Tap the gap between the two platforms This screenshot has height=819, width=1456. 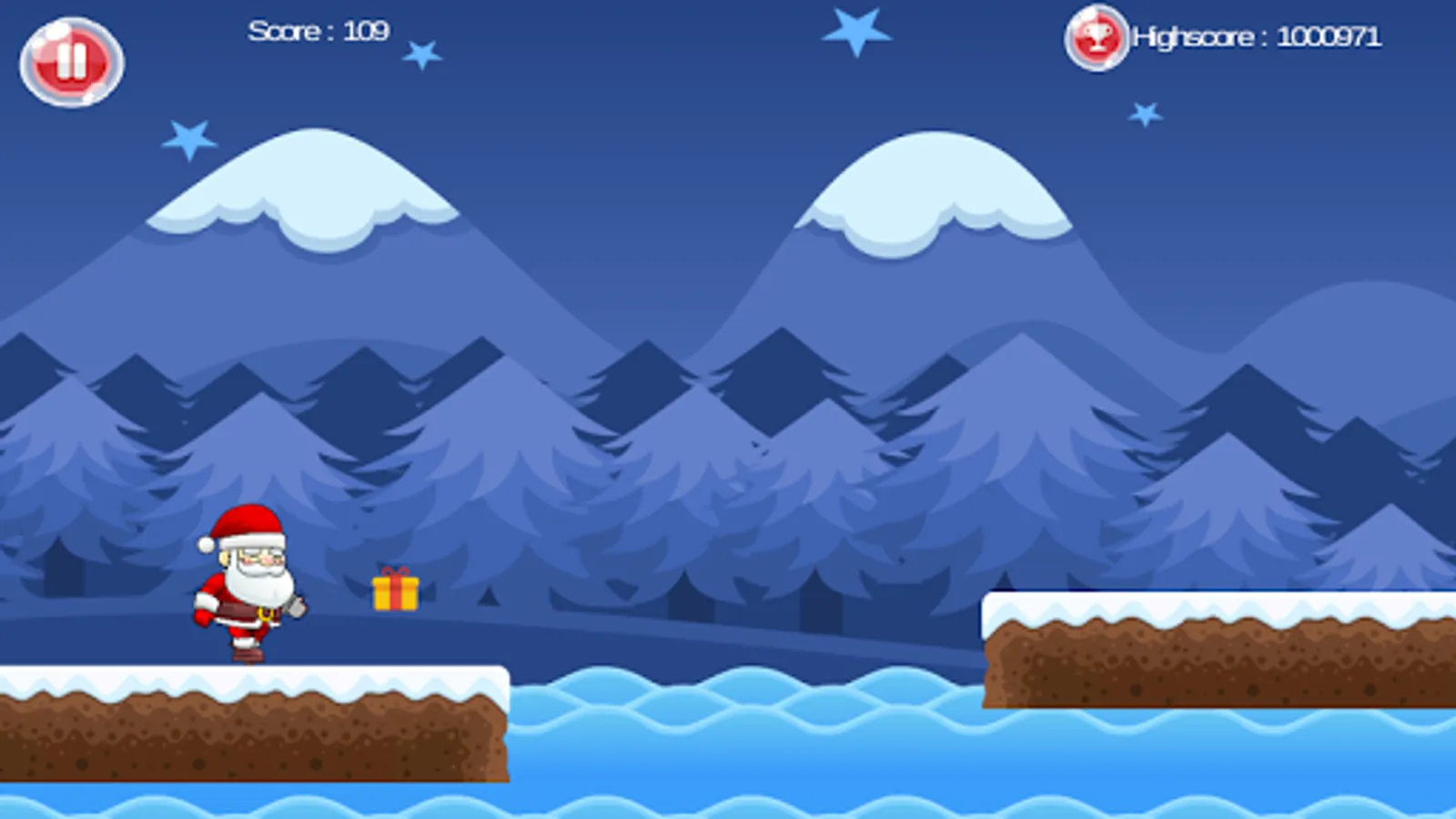(746, 728)
